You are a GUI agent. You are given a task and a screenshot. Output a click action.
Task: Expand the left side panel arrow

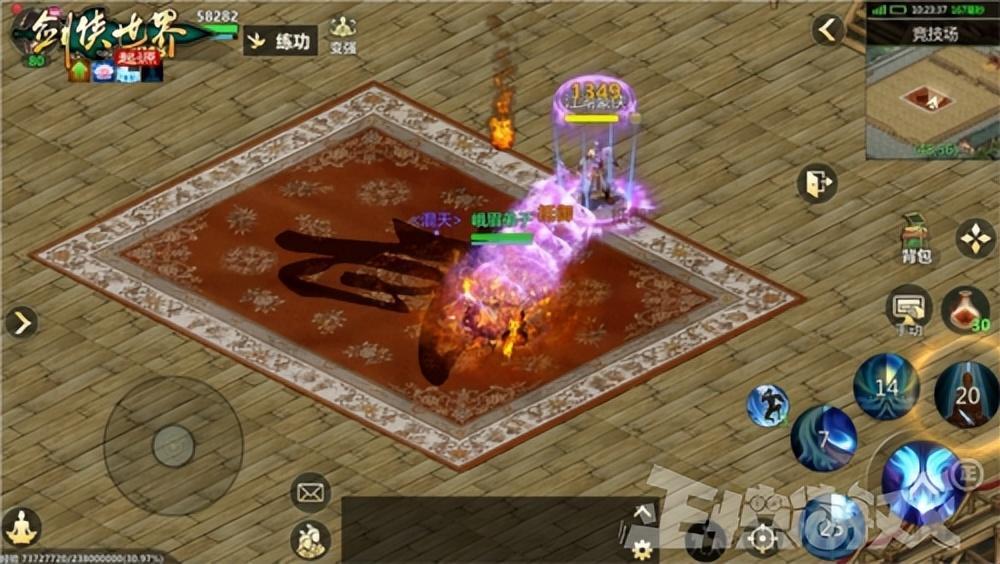click(x=21, y=322)
